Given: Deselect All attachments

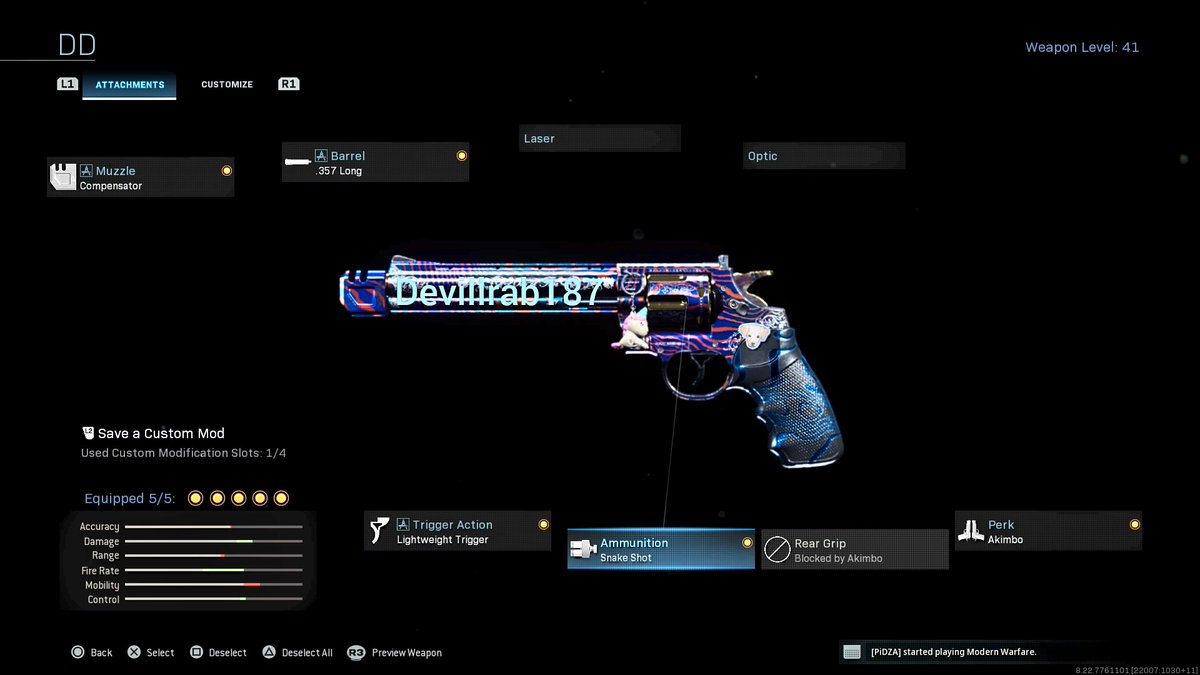Looking at the screenshot, I should (x=298, y=652).
